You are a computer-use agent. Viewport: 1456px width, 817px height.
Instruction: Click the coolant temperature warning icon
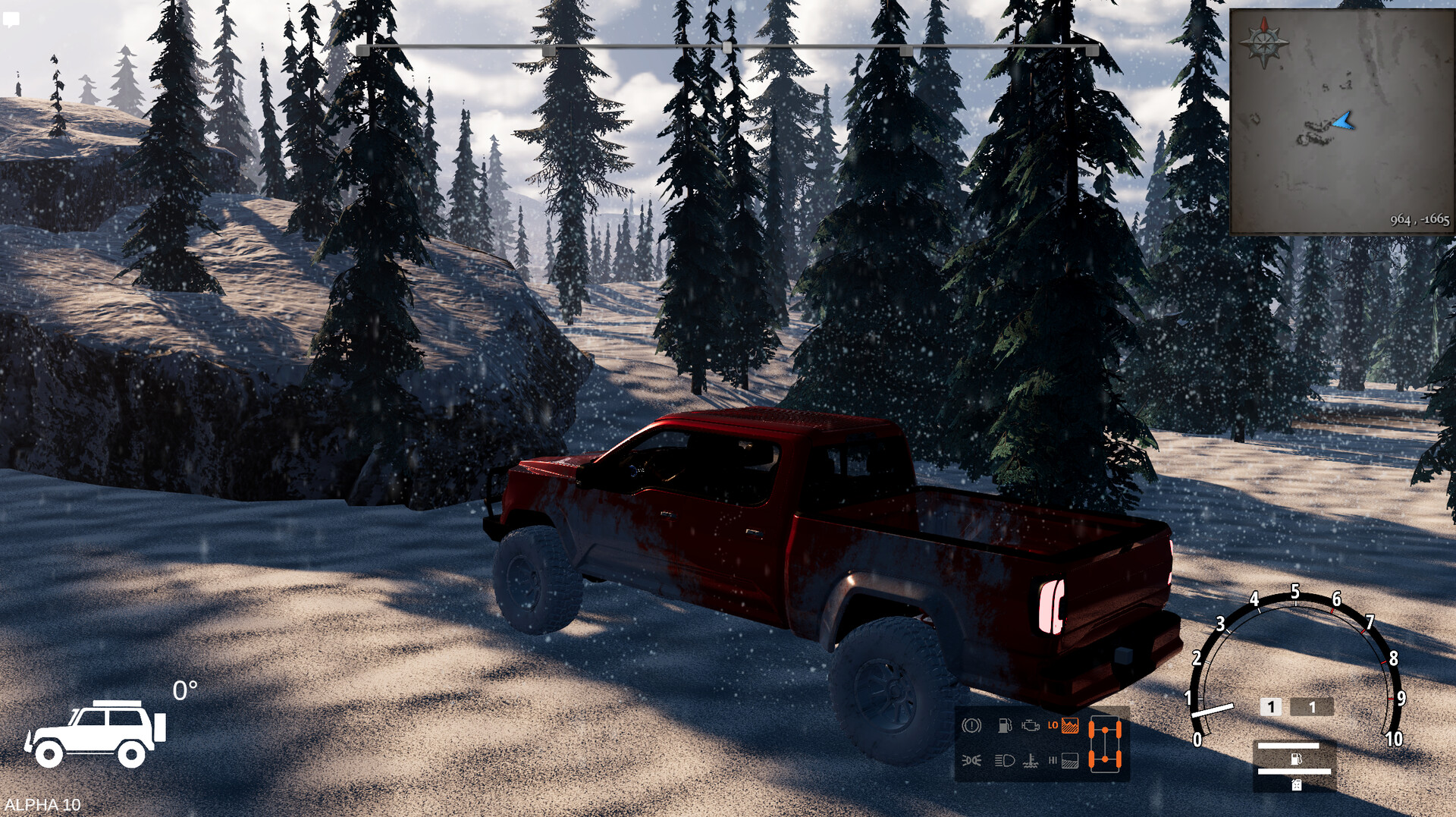click(x=1032, y=762)
